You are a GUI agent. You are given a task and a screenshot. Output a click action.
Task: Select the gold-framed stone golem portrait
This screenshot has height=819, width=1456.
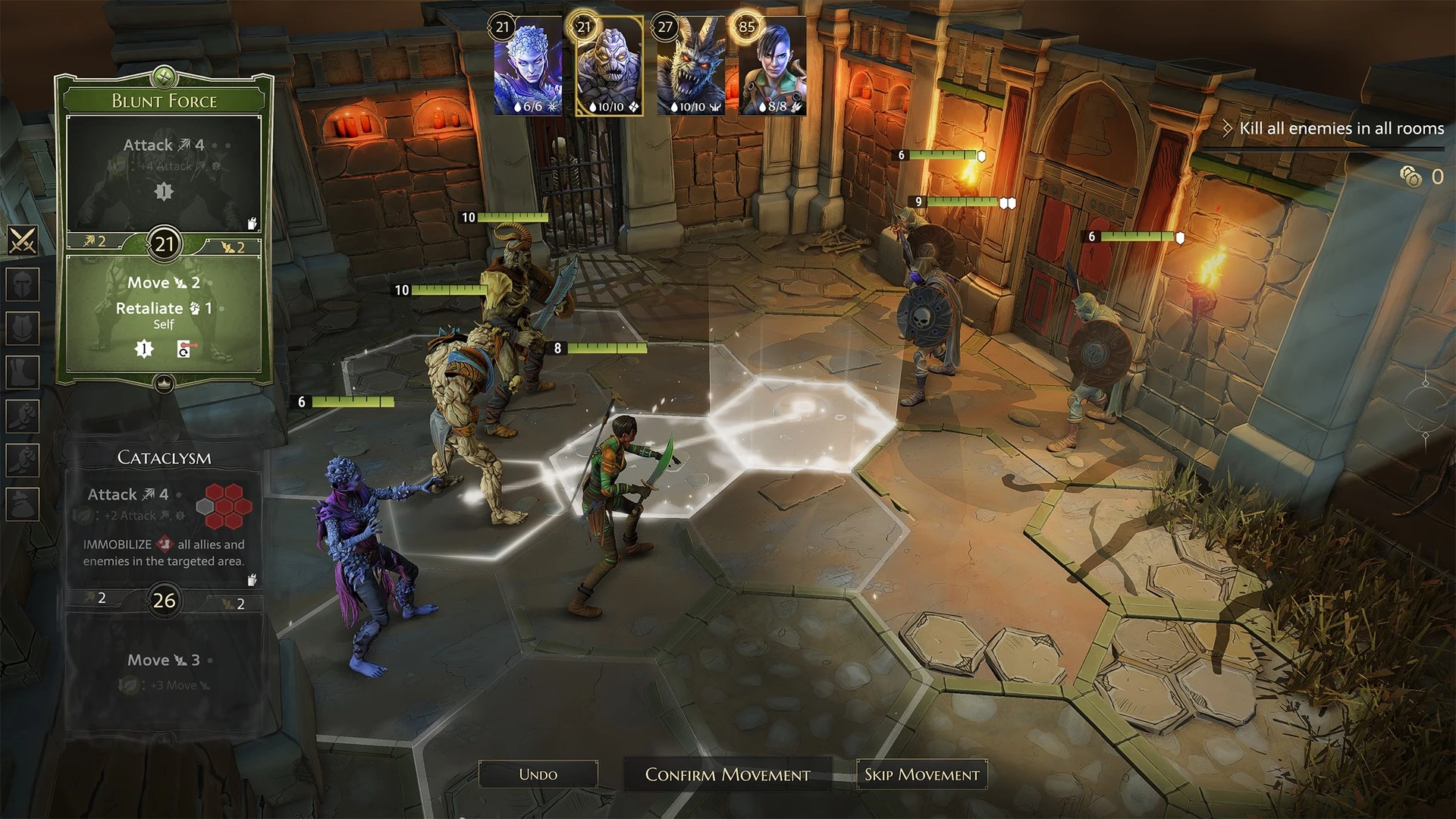tap(609, 67)
